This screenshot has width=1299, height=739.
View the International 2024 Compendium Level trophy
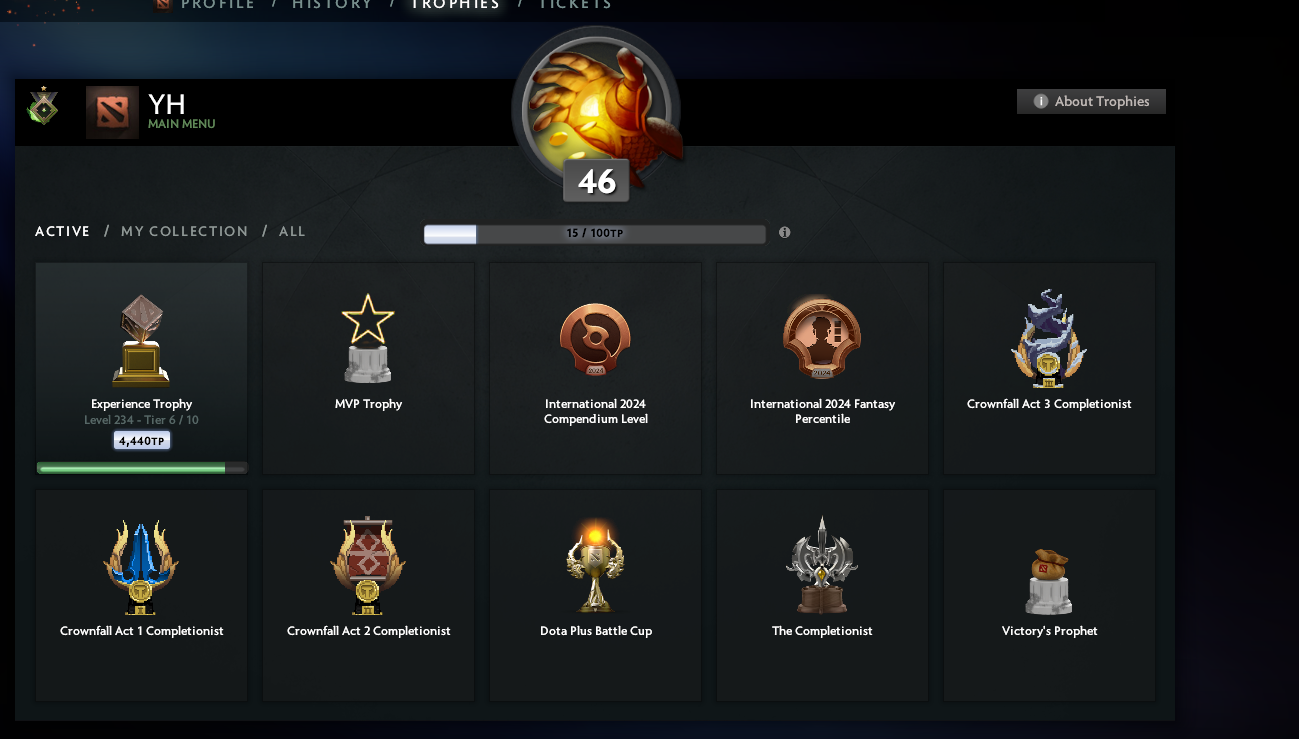click(x=595, y=368)
